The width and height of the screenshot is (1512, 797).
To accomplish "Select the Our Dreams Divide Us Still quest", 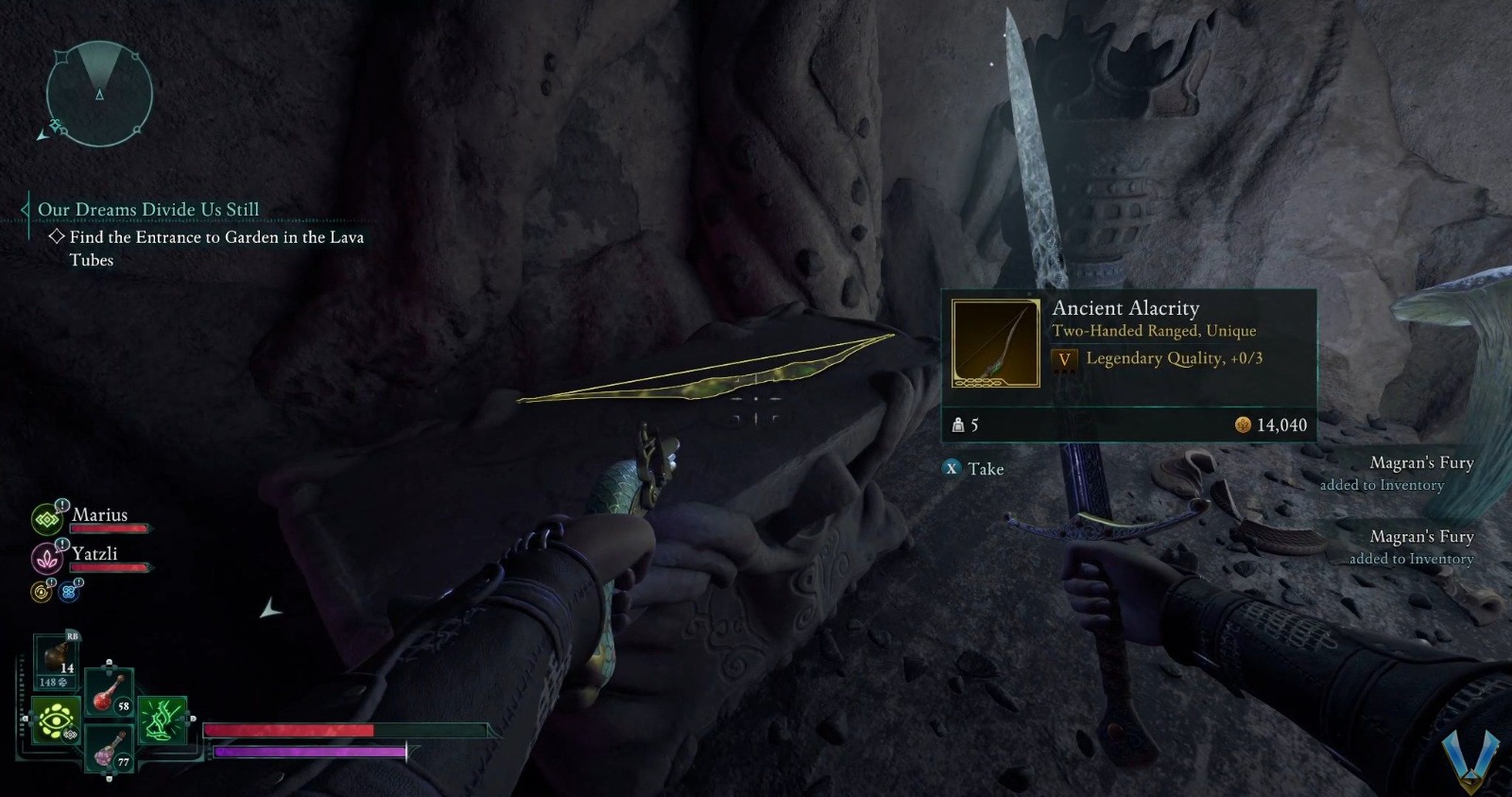I will point(148,209).
